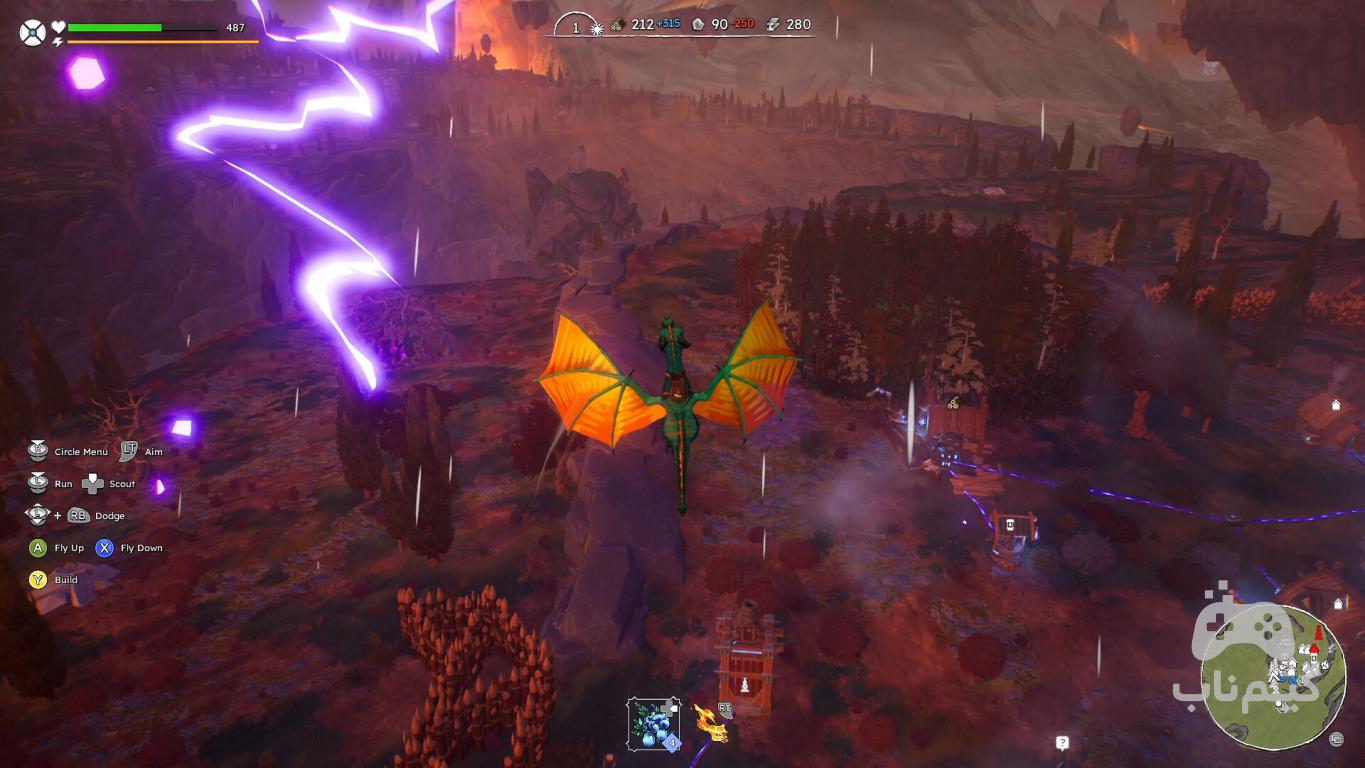
Task: Select the blue berries item slot
Action: coord(653,723)
